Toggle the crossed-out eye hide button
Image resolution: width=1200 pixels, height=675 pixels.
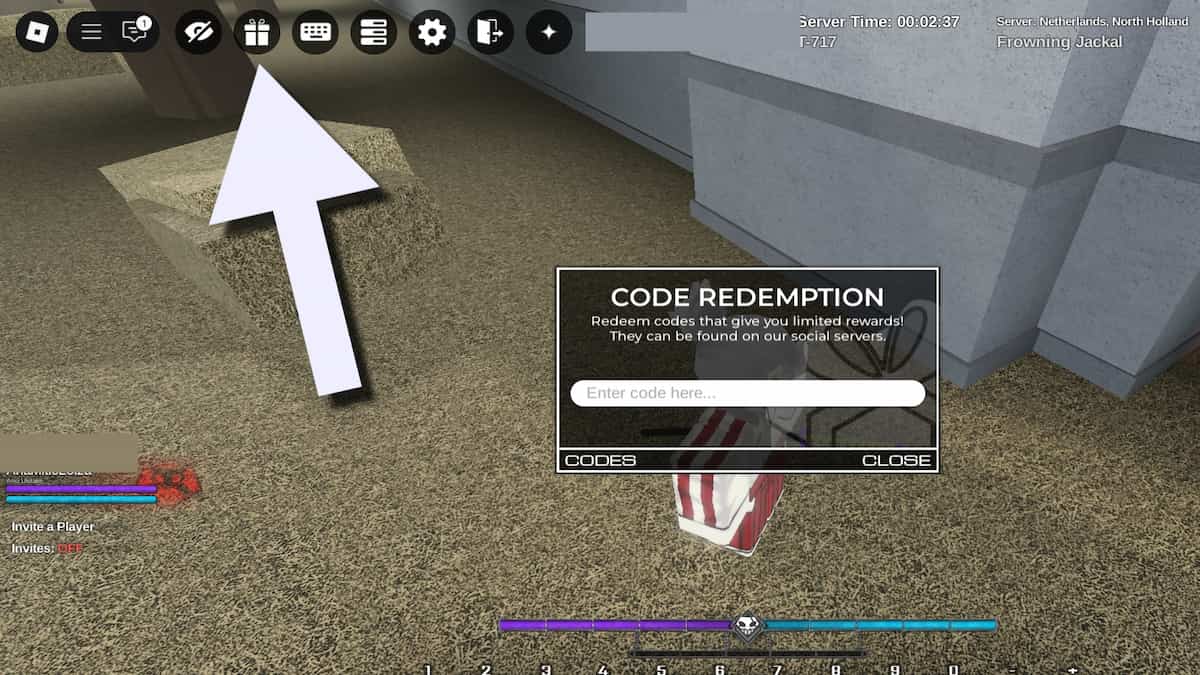[x=198, y=32]
